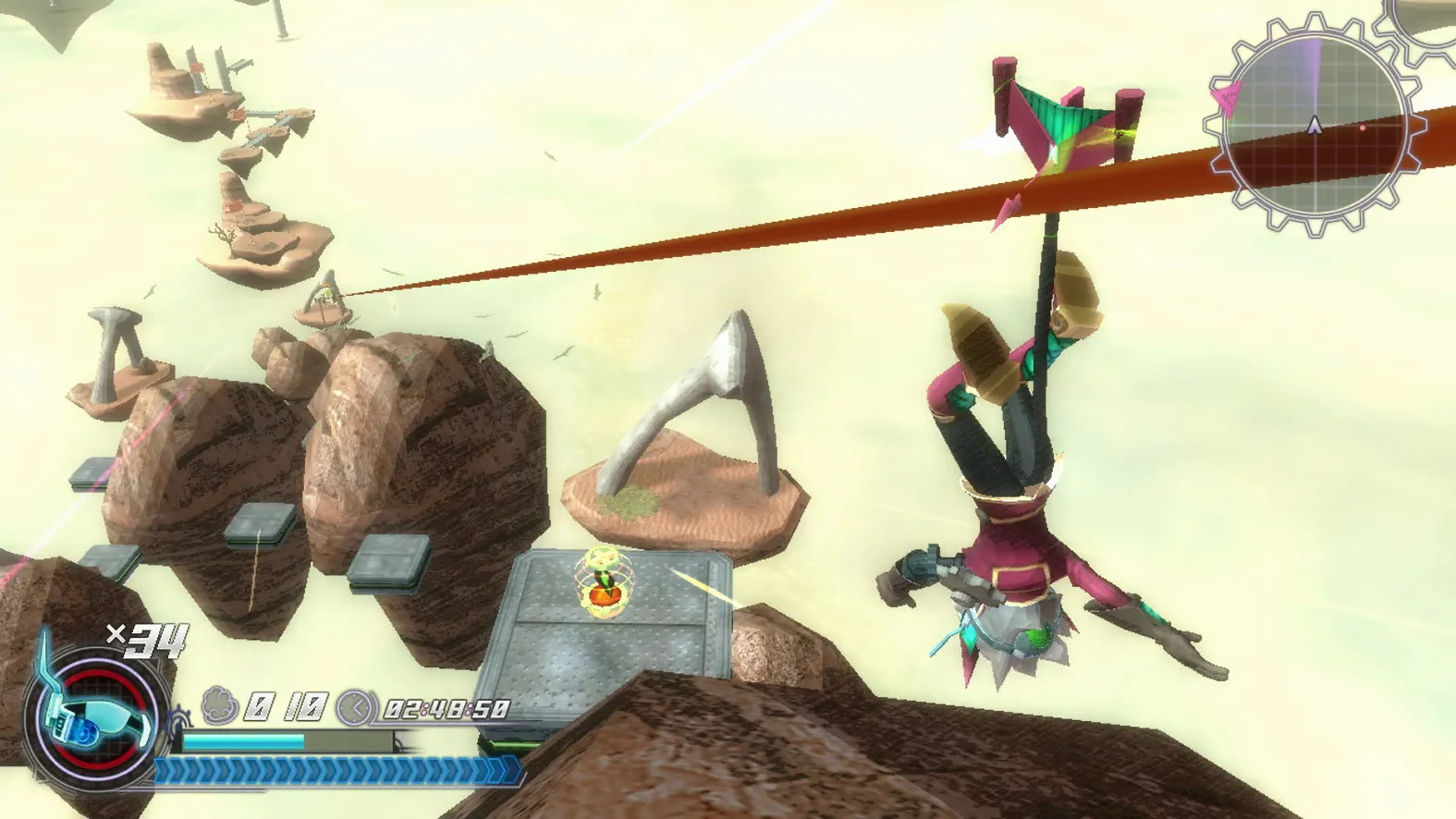Click the red enemy dot on the radar

[x=1363, y=127]
